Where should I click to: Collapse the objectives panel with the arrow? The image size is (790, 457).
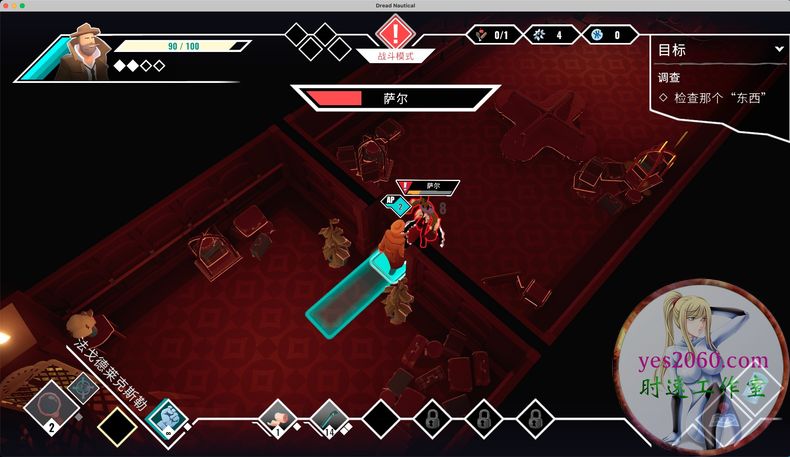[x=779, y=49]
